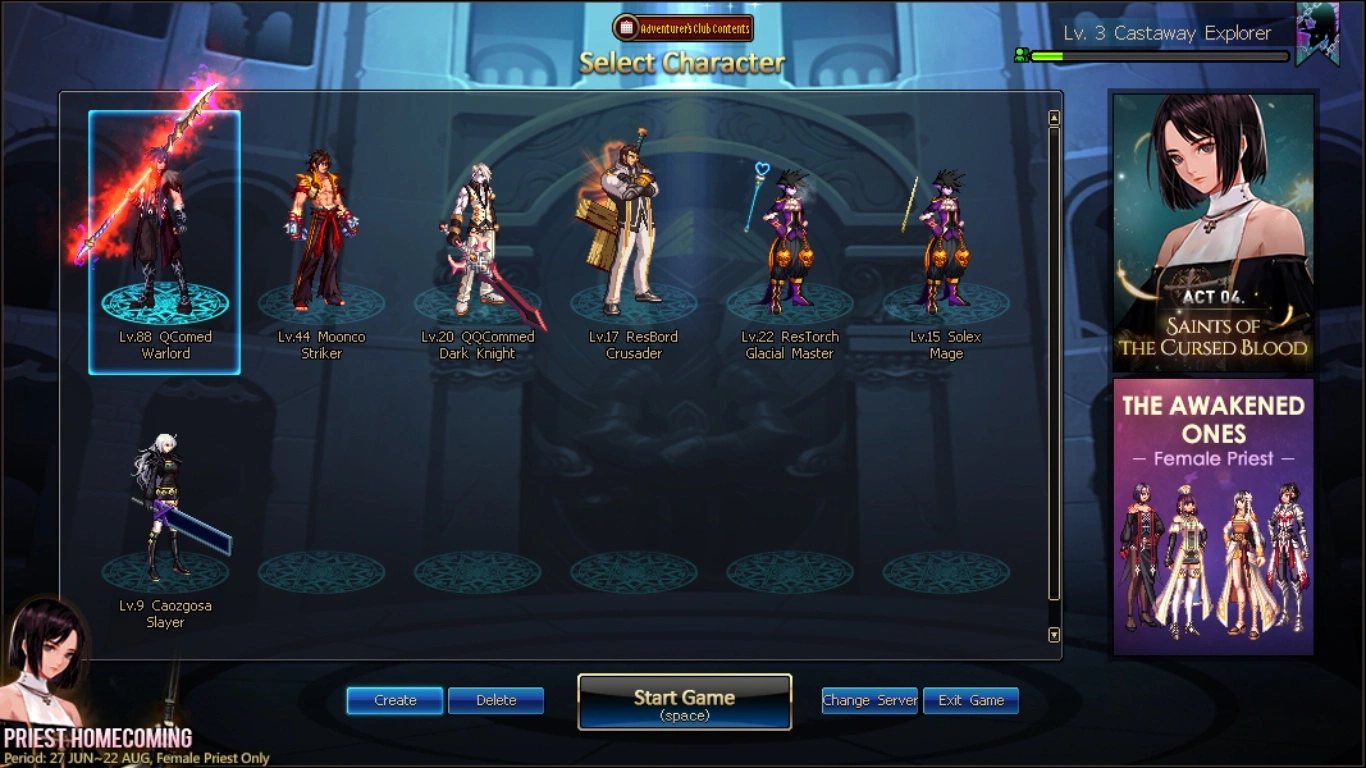Click the character list scroll-up arrow
Screen dimensions: 1366x768
1054,119
